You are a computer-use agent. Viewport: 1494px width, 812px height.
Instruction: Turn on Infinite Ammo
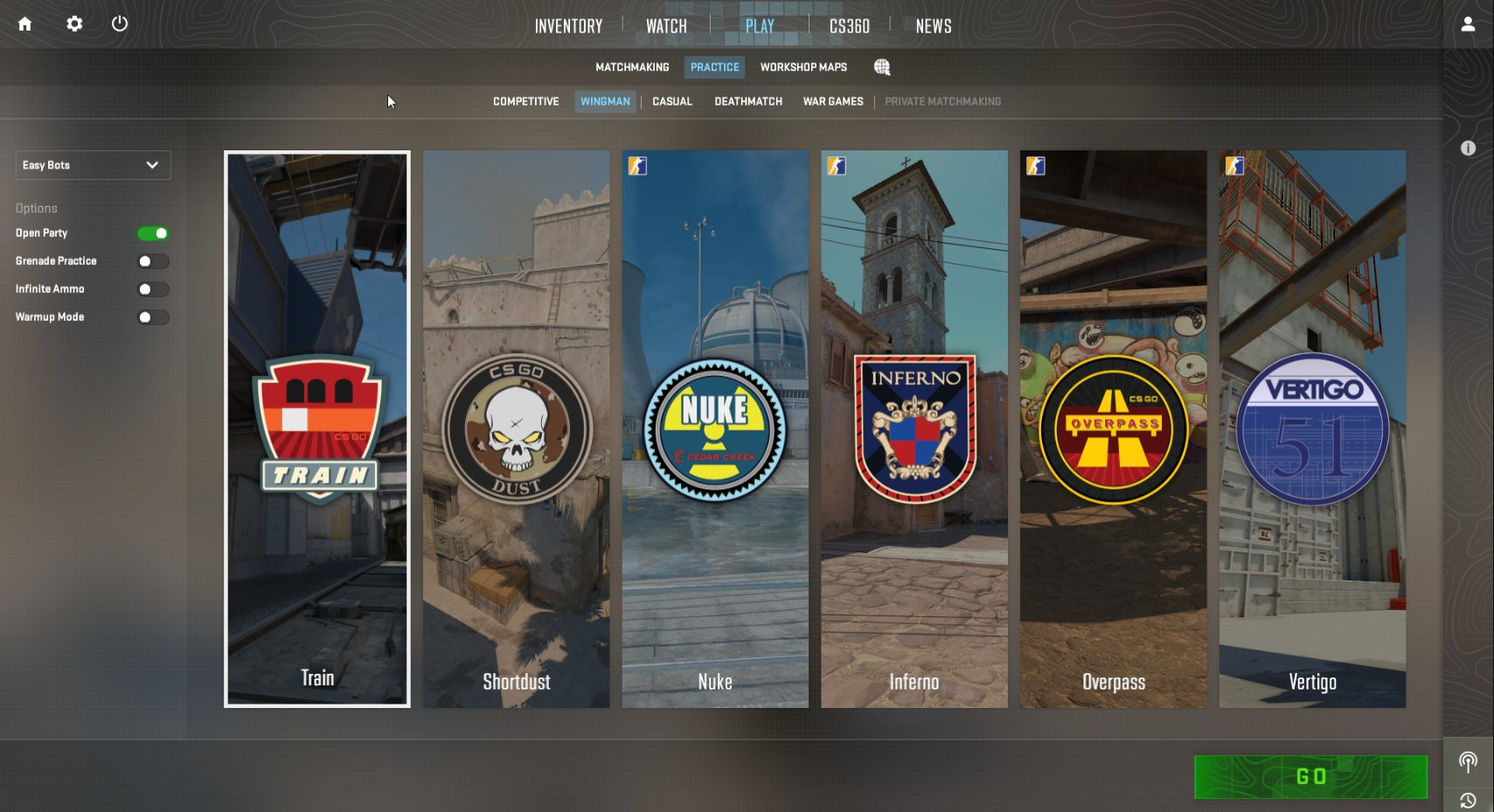click(x=153, y=289)
